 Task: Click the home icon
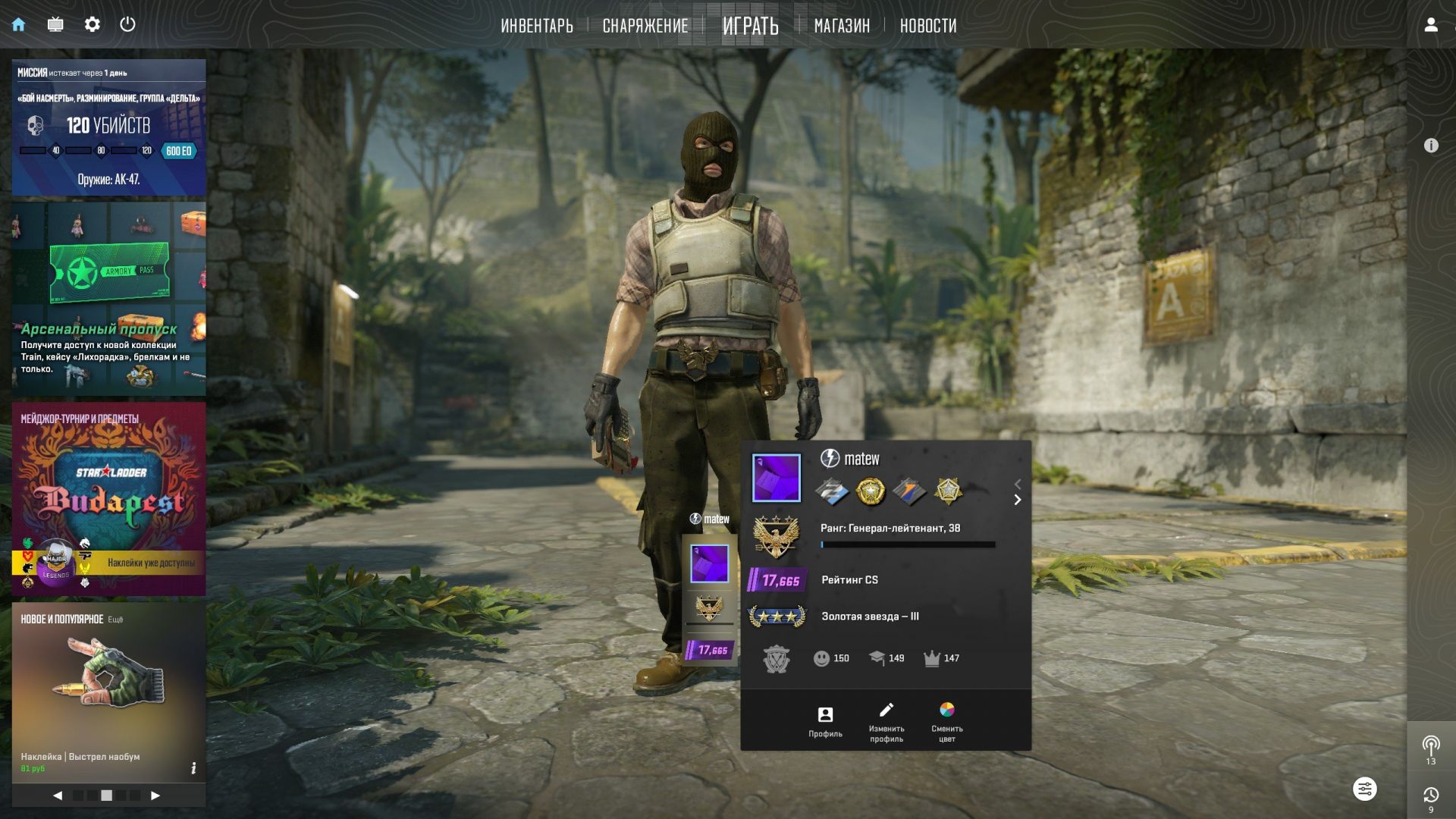pos(19,24)
